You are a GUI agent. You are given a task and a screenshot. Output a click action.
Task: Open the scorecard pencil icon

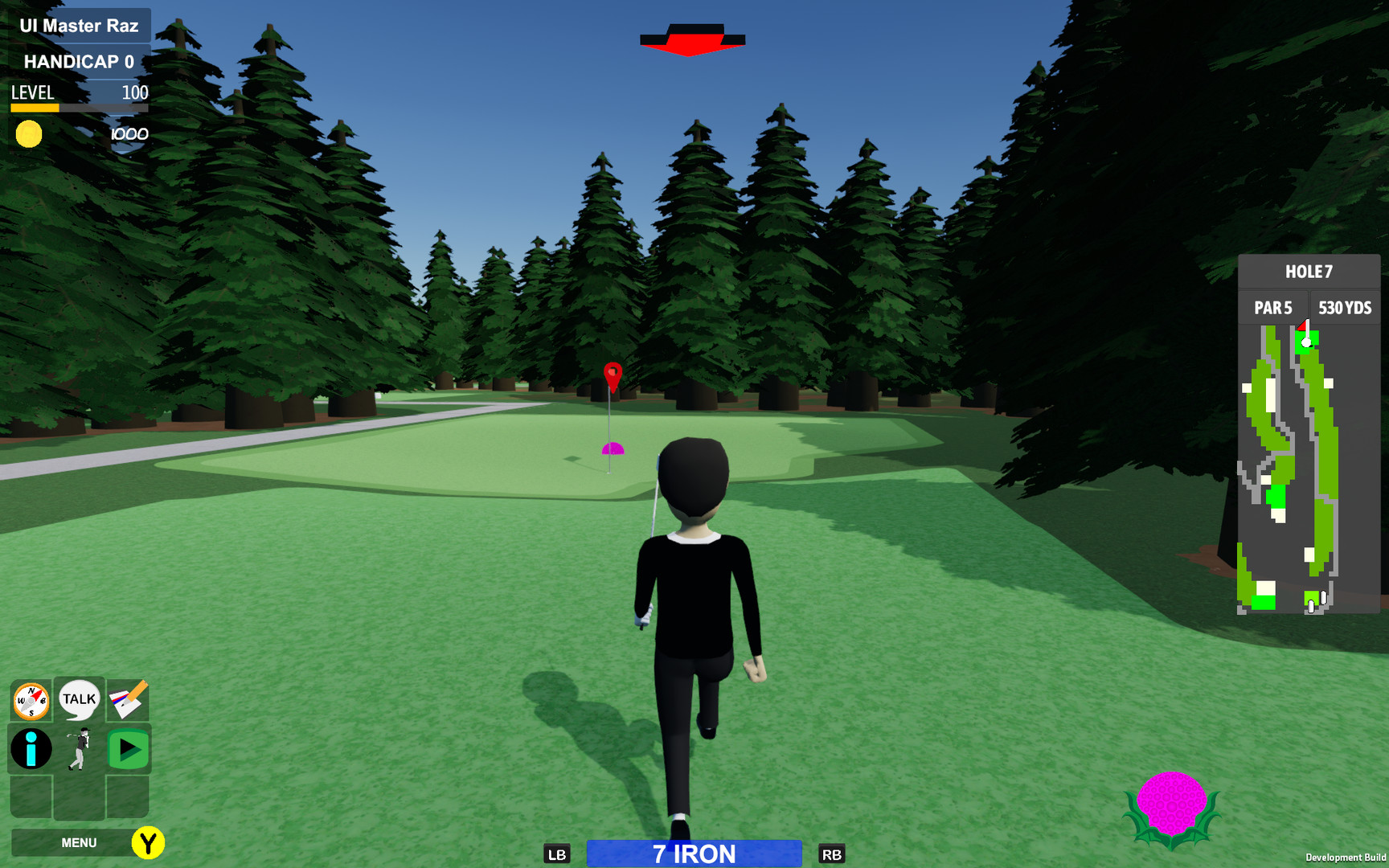(127, 699)
